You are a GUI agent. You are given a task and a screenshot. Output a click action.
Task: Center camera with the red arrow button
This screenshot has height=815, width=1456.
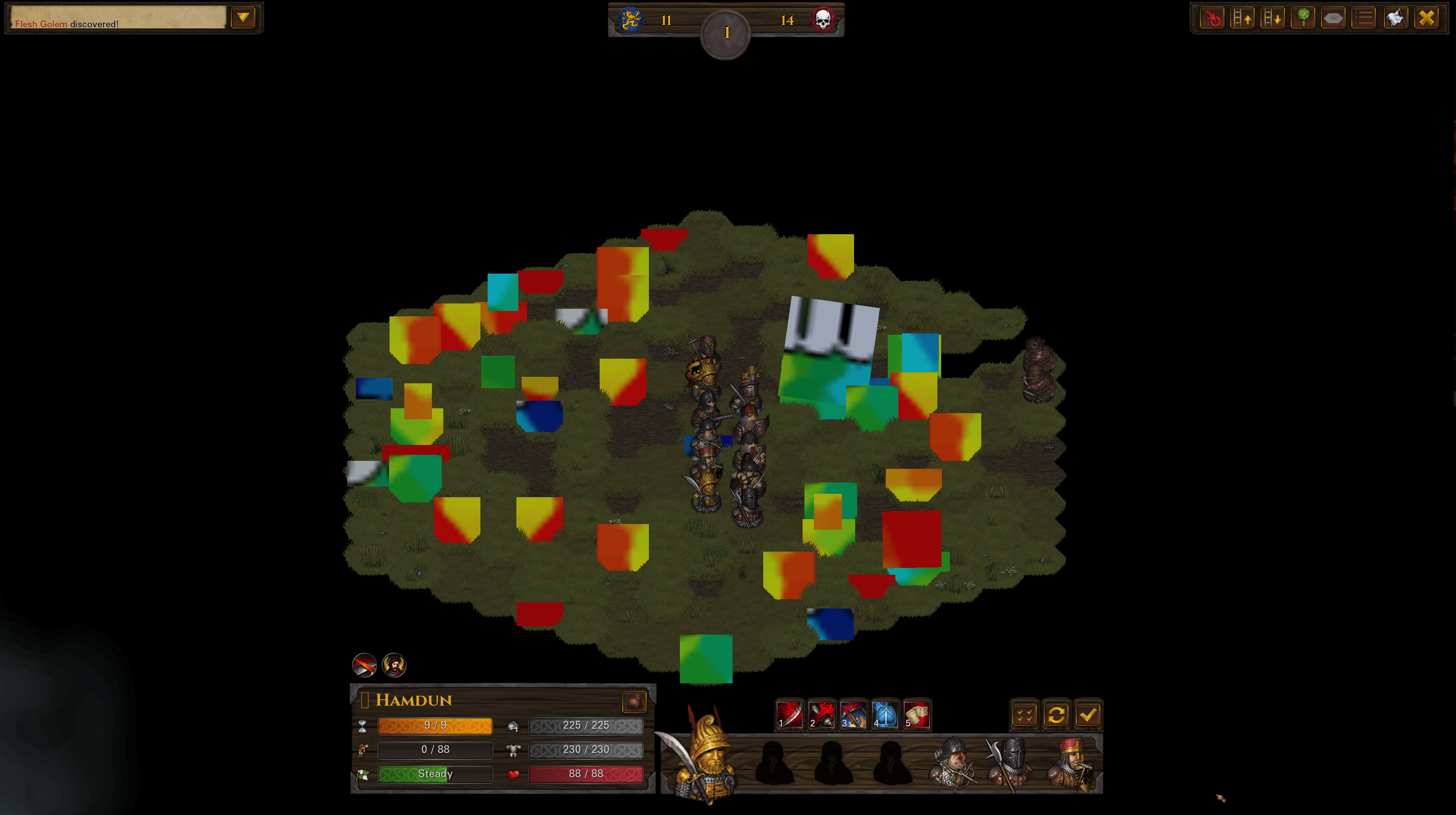1212,18
